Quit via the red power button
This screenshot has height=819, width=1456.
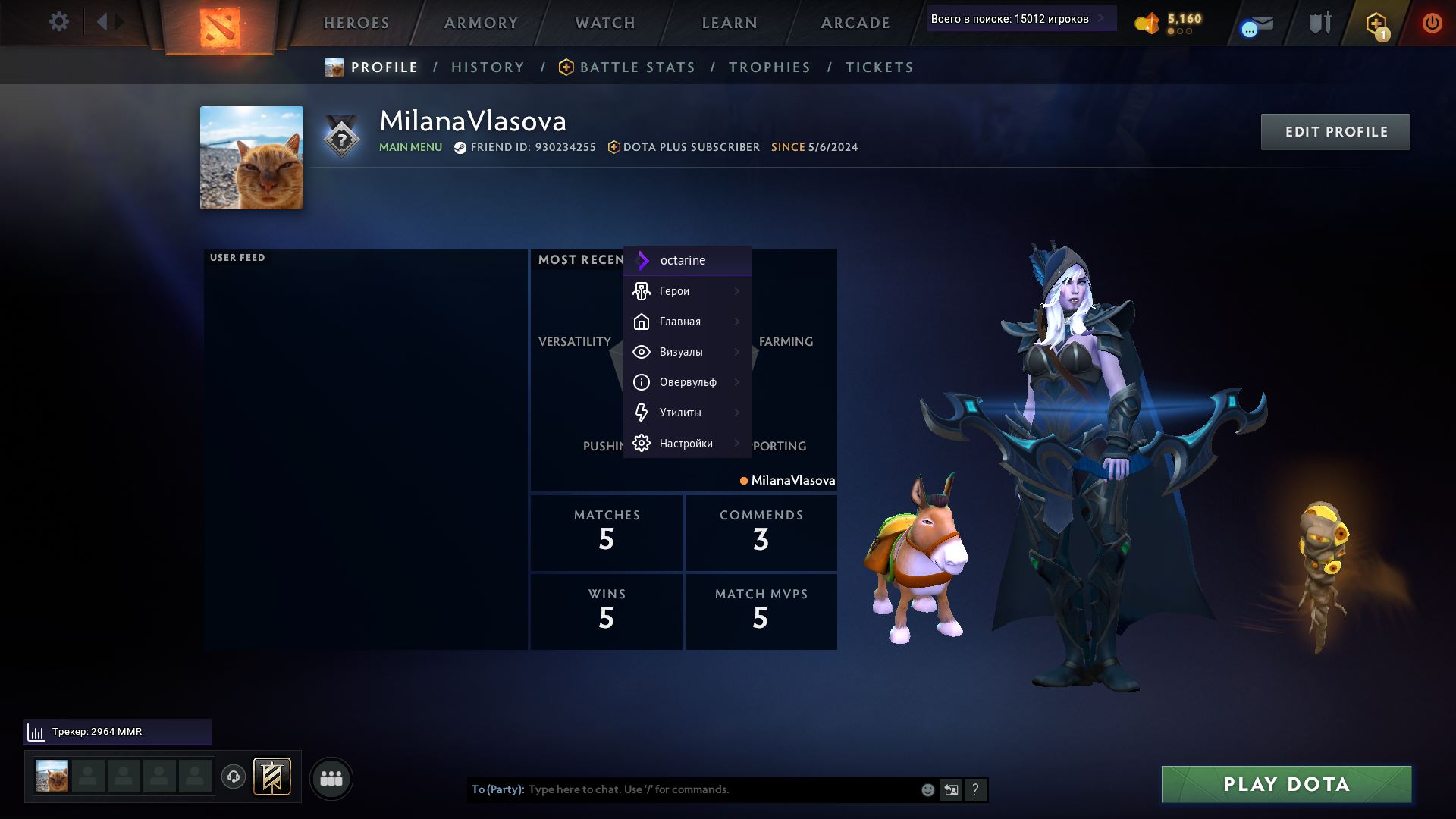click(x=1432, y=23)
